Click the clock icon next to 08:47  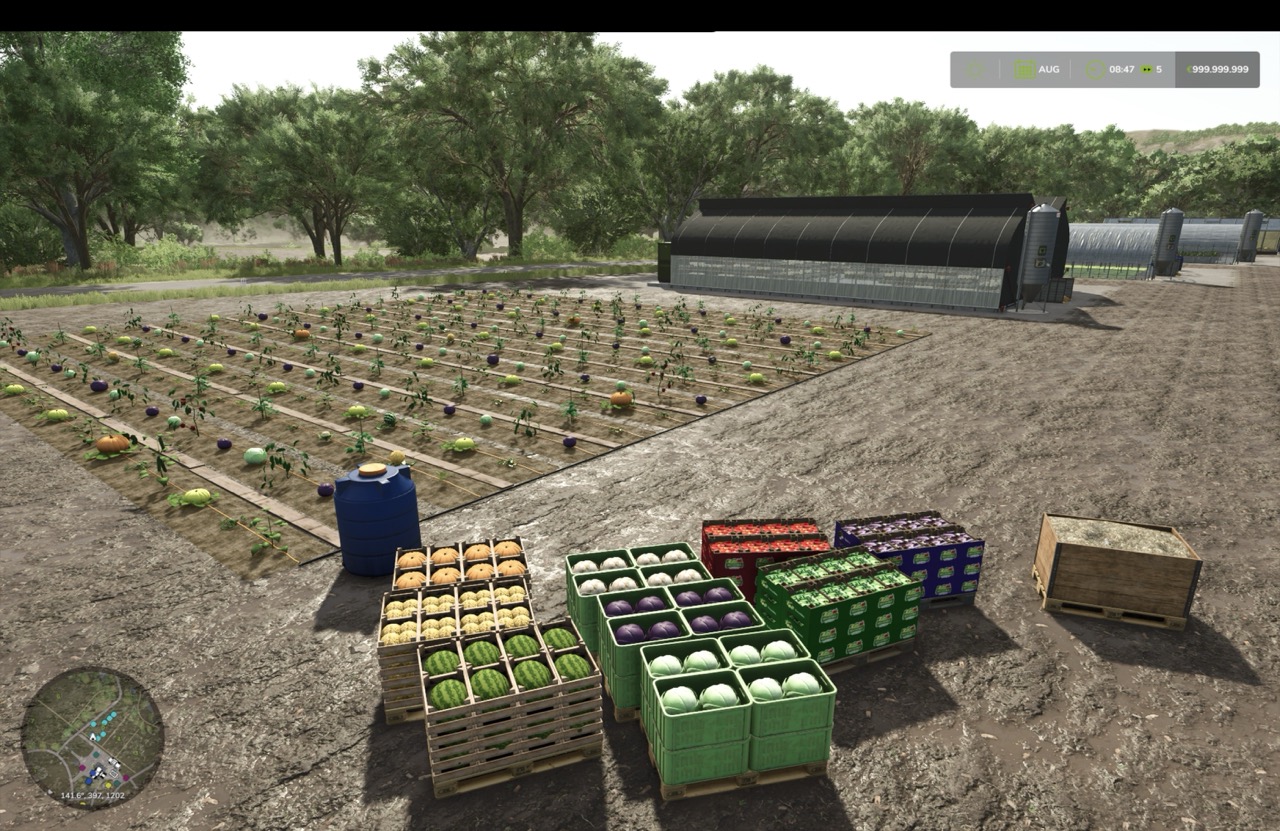pos(1094,69)
